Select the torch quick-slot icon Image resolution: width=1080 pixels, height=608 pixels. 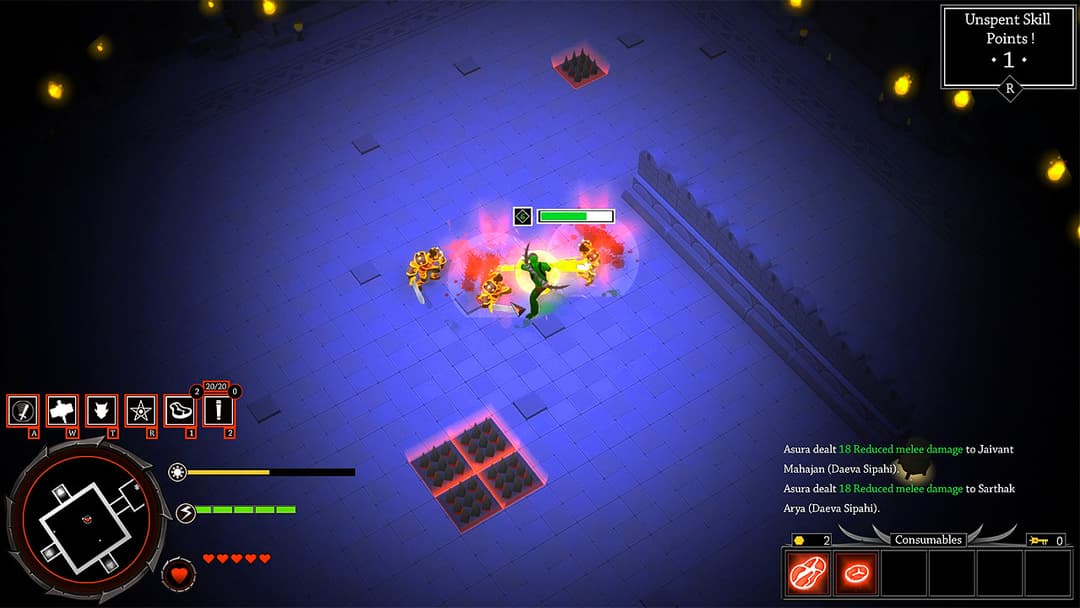tap(218, 410)
